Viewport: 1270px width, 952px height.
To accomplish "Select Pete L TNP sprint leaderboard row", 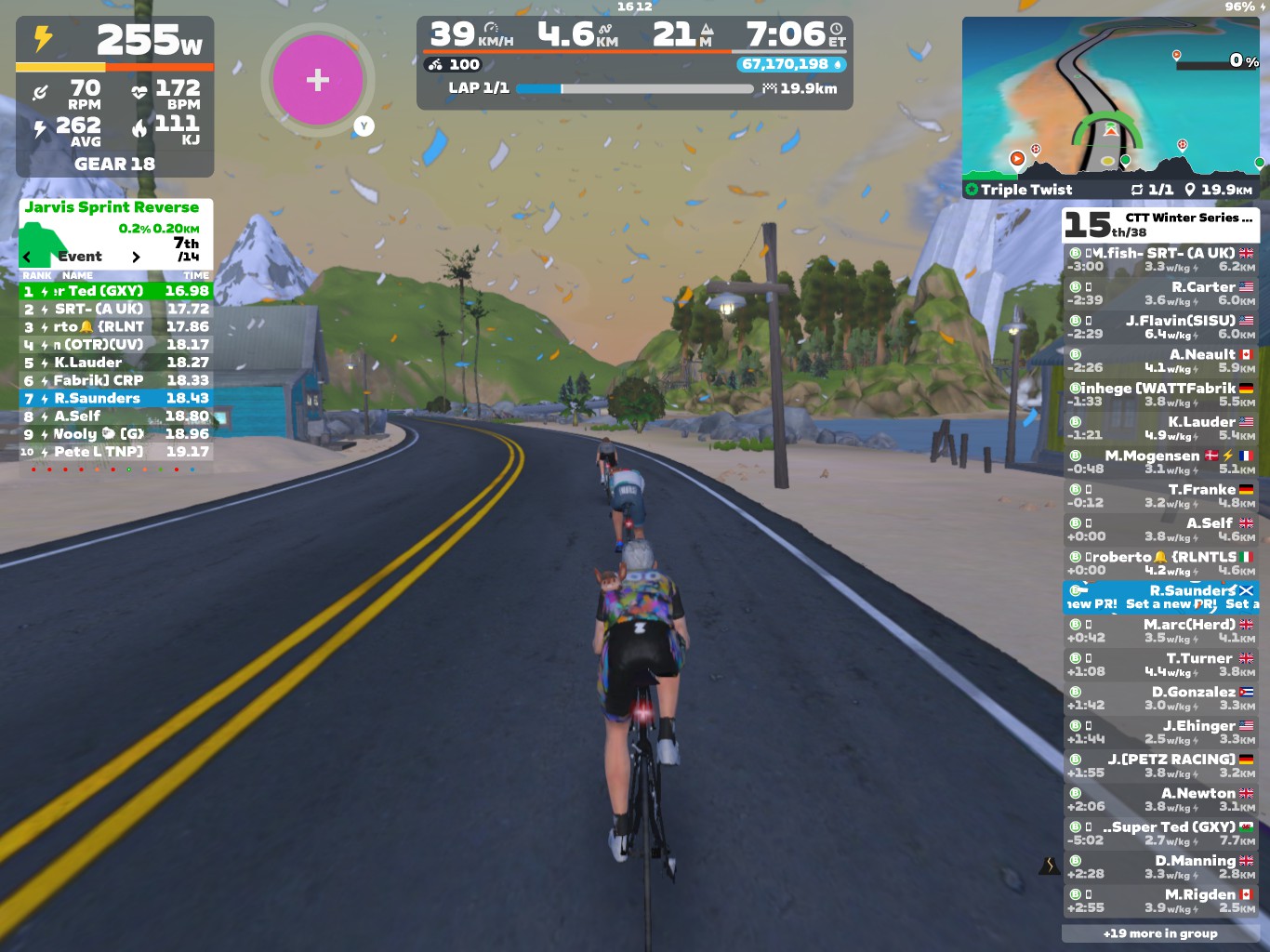I will [x=116, y=452].
